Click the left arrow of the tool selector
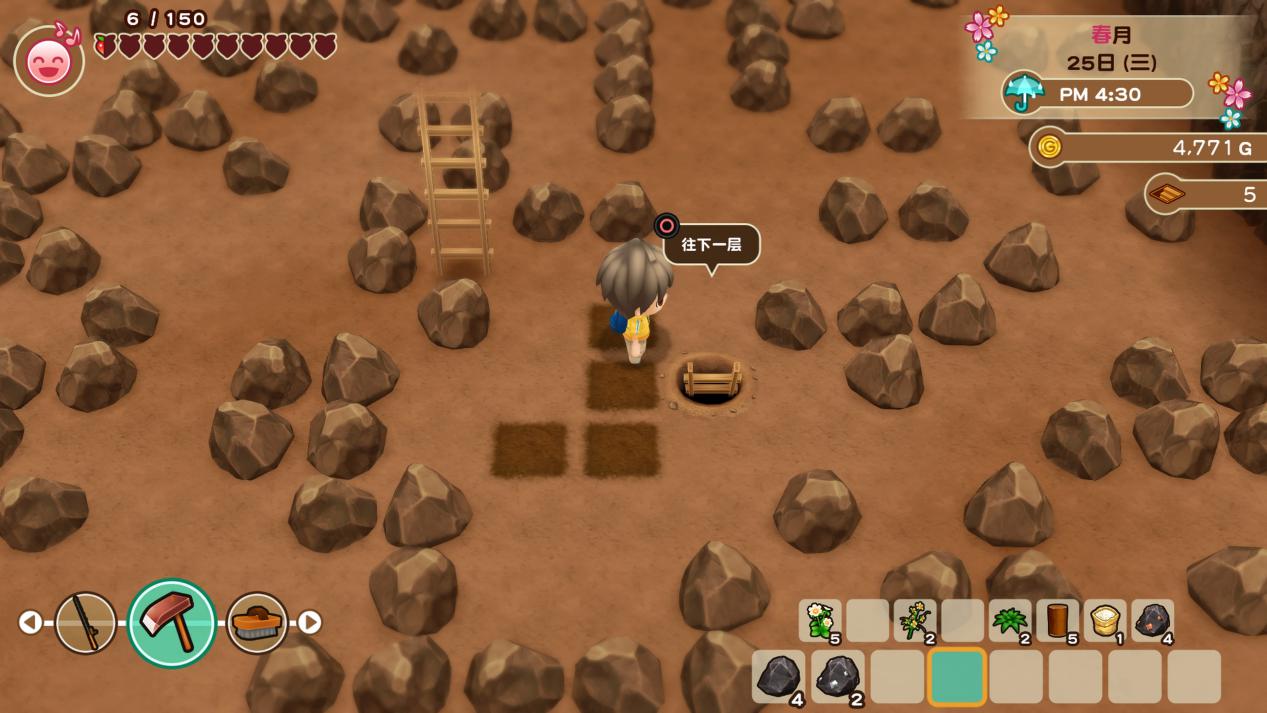Image resolution: width=1267 pixels, height=713 pixels. coord(30,622)
